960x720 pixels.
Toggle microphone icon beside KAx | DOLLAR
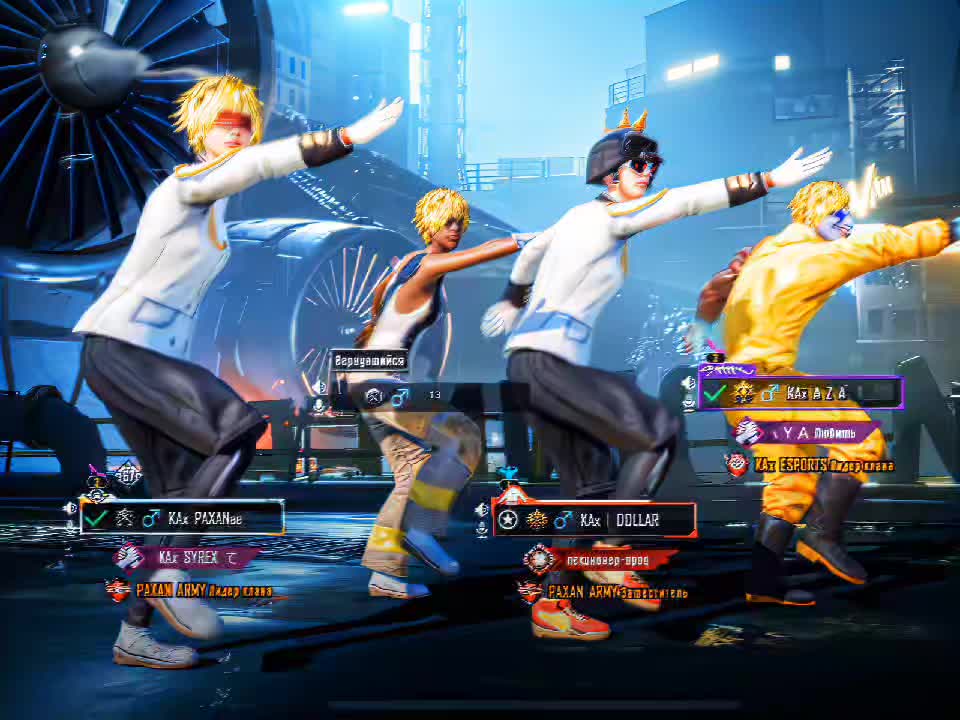[x=482, y=529]
